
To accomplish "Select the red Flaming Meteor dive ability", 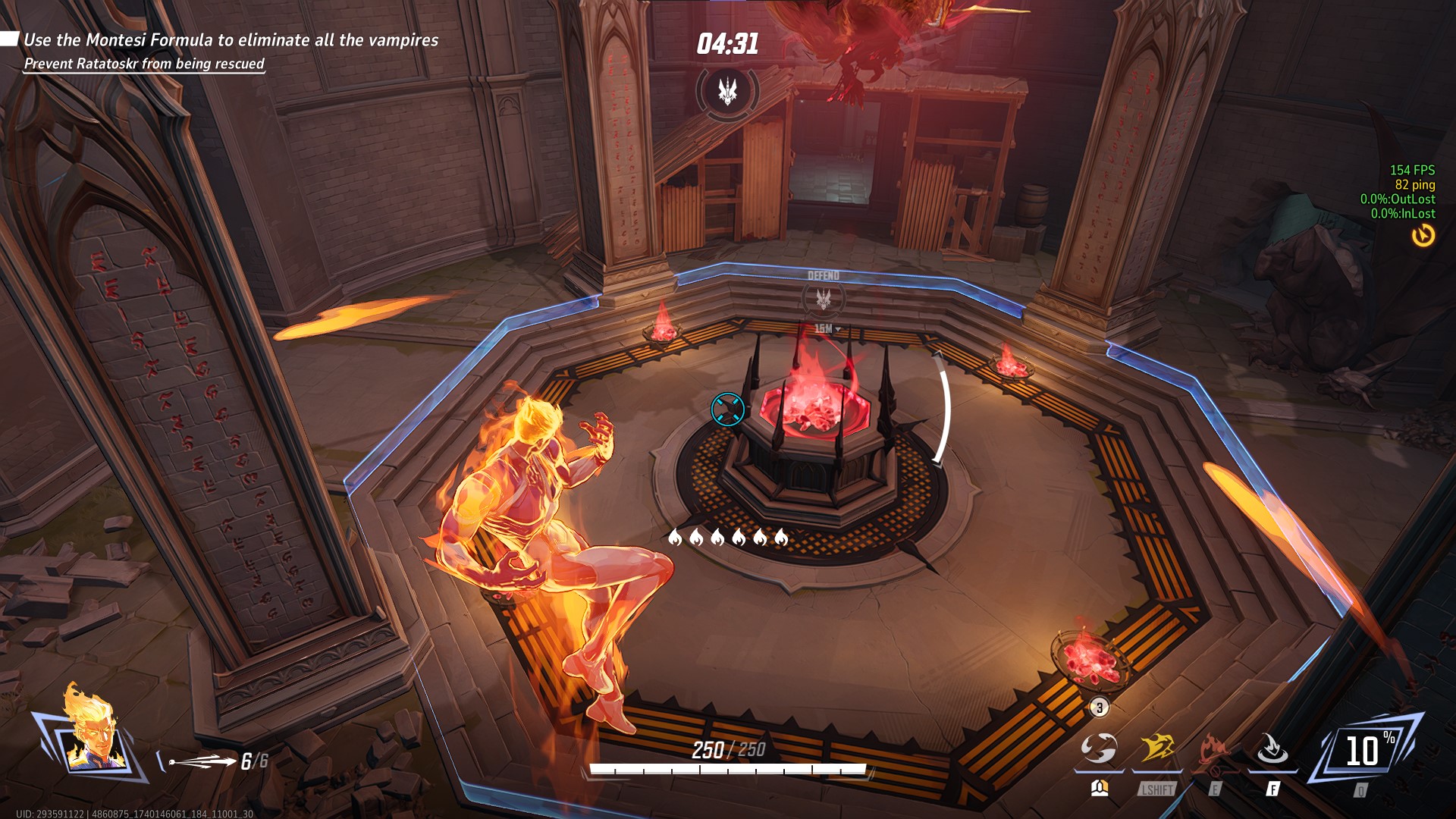I will pyautogui.click(x=1214, y=749).
